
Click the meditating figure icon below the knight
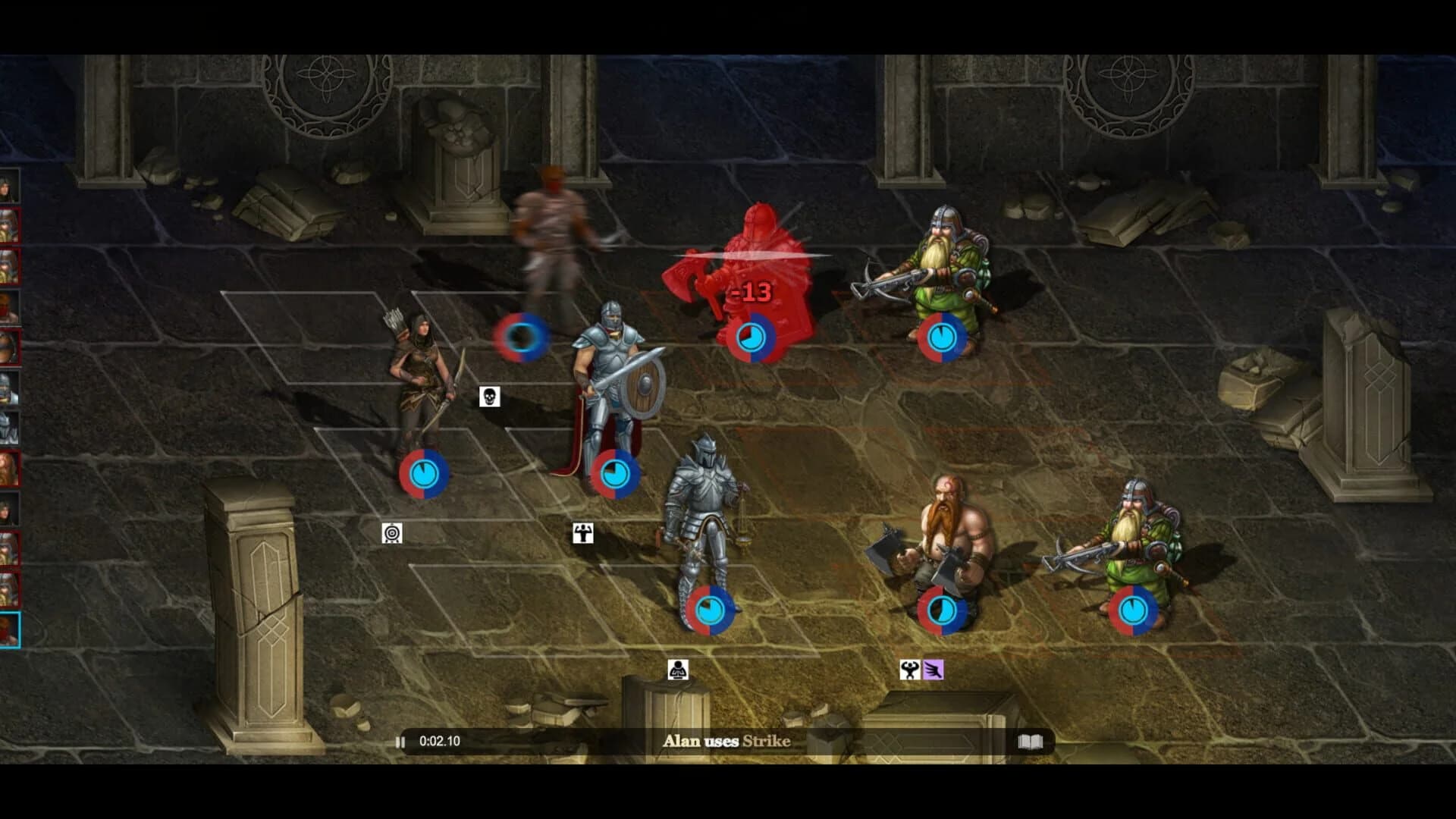pyautogui.click(x=679, y=671)
